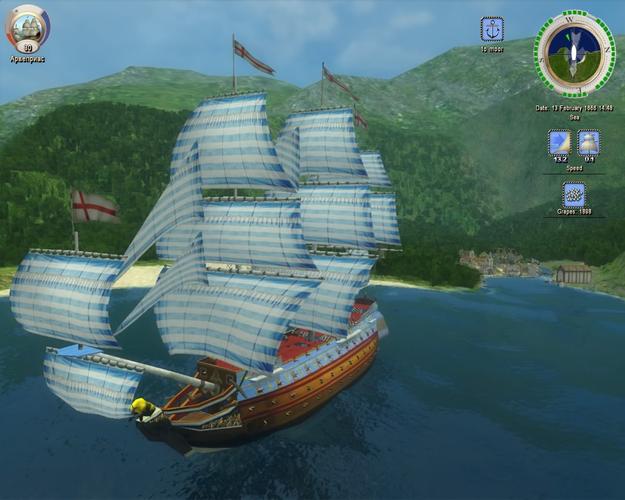Select the ship speed icon
Image resolution: width=625 pixels, height=500 pixels.
point(589,142)
